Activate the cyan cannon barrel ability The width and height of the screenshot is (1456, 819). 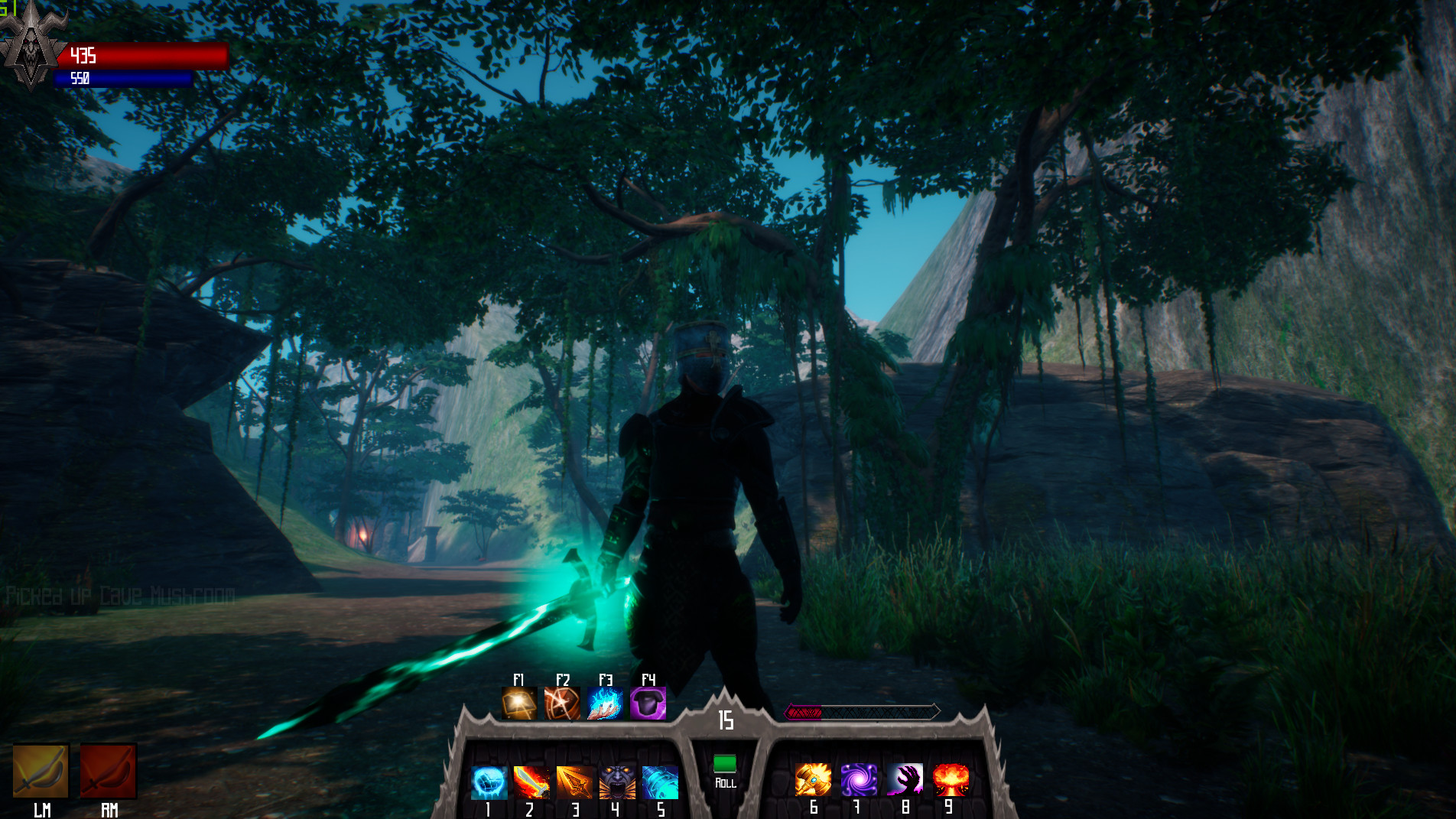pos(660,782)
